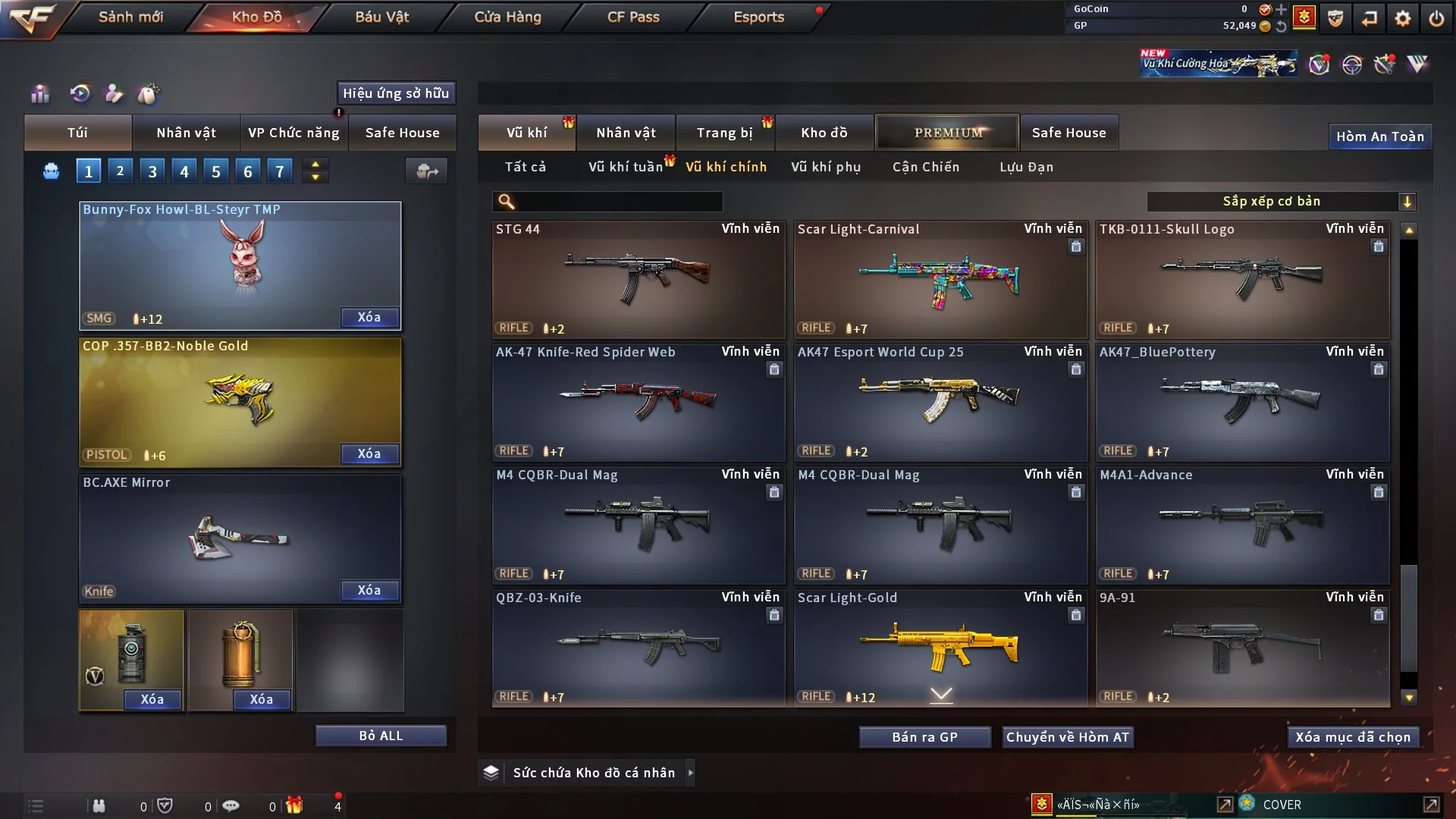Move item with Chuyển về Hòm AT
Image resolution: width=1456 pixels, height=819 pixels.
[x=1067, y=737]
